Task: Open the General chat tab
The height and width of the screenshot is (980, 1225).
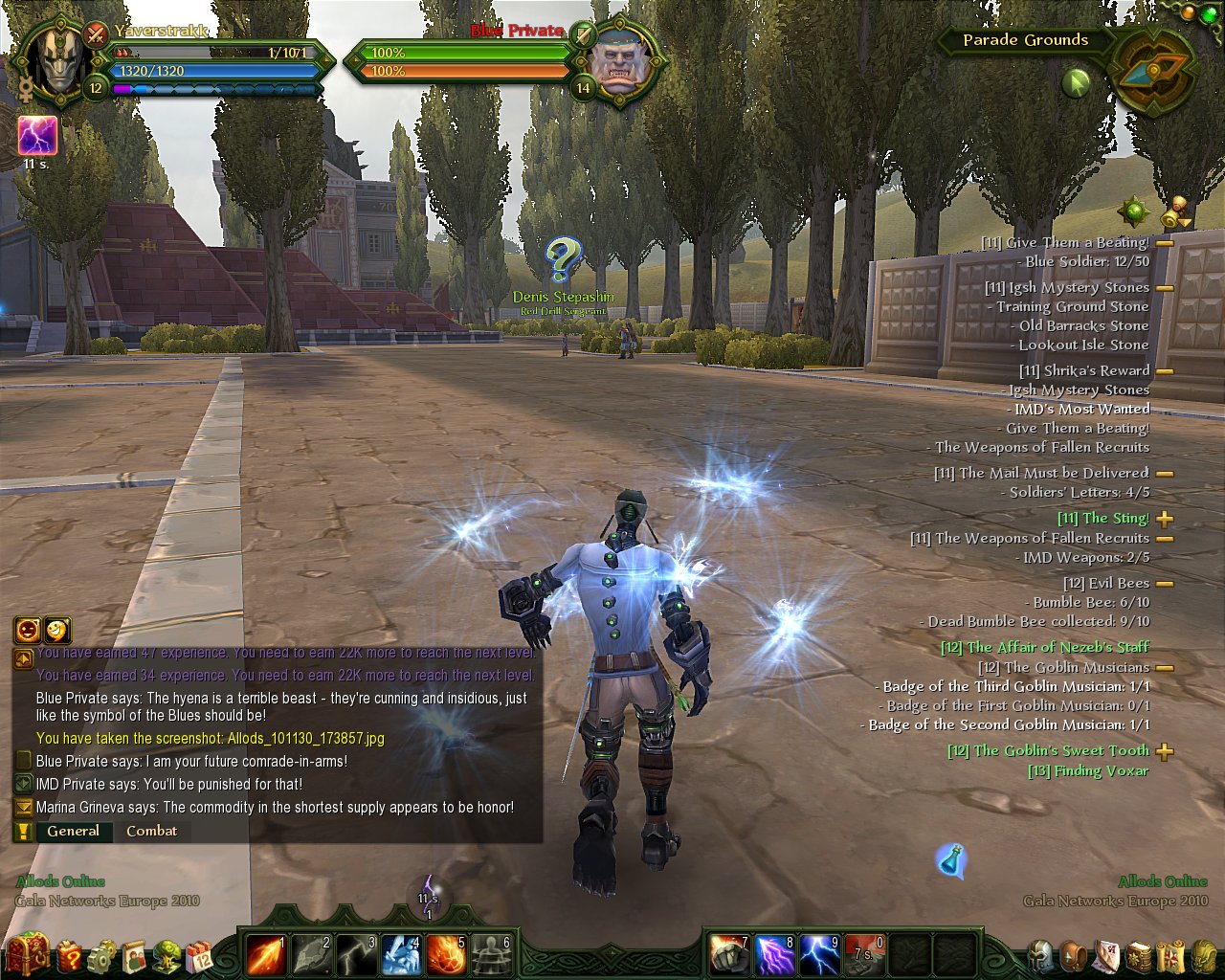Action: (x=73, y=831)
